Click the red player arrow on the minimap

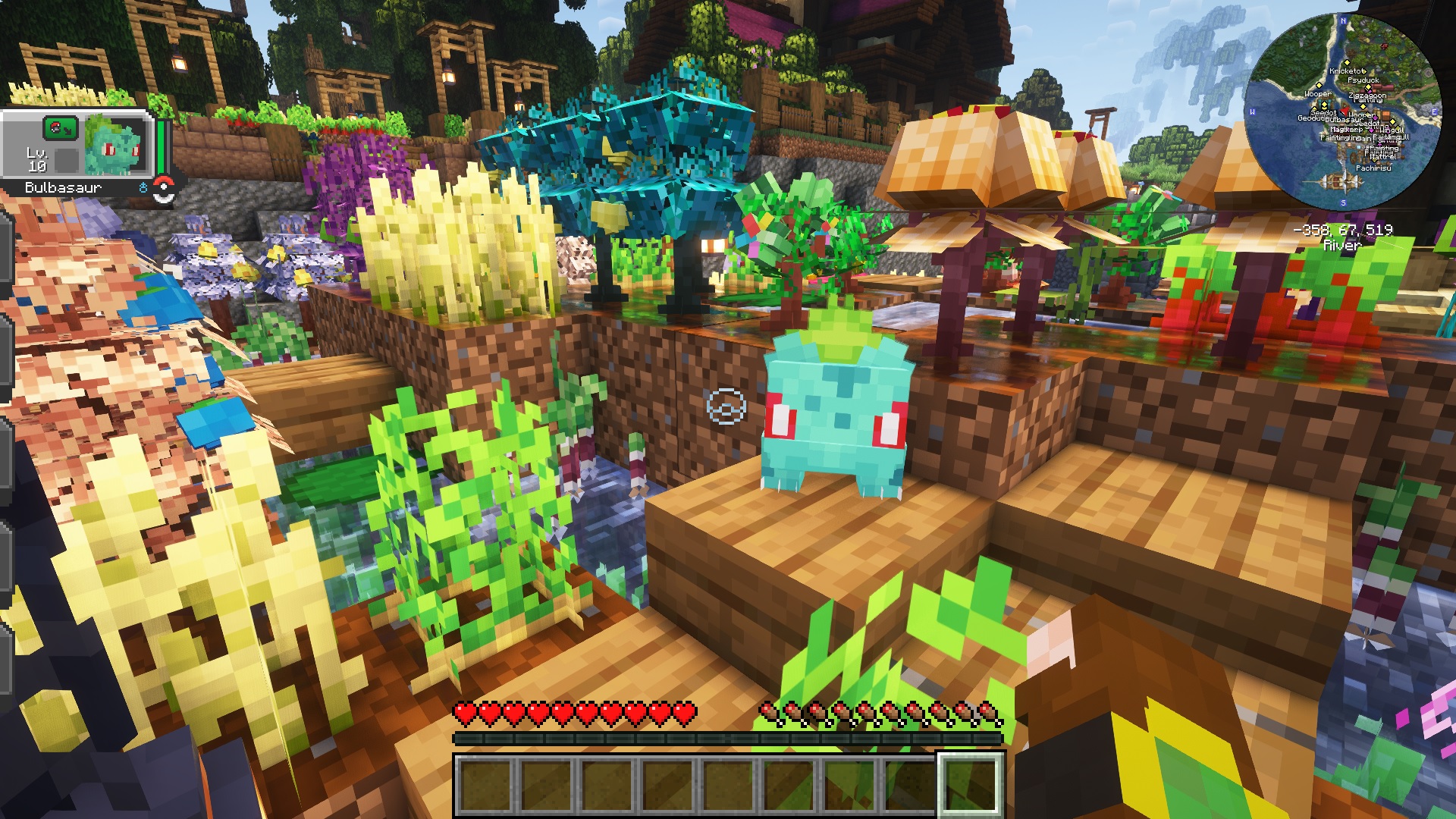[1344, 111]
